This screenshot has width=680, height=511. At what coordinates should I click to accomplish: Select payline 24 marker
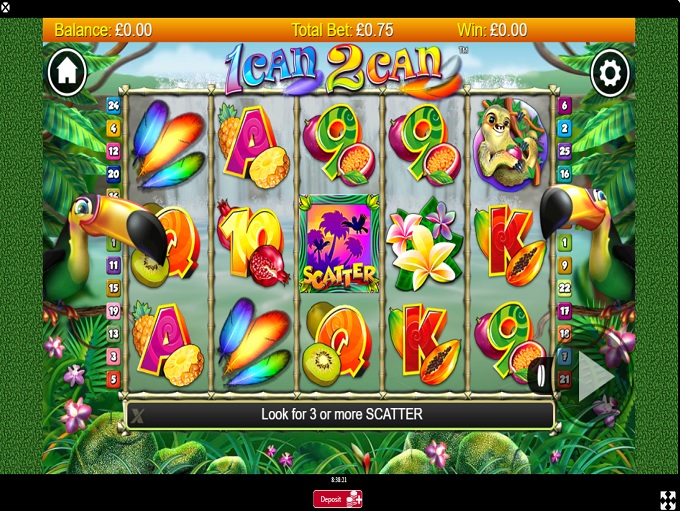(113, 105)
